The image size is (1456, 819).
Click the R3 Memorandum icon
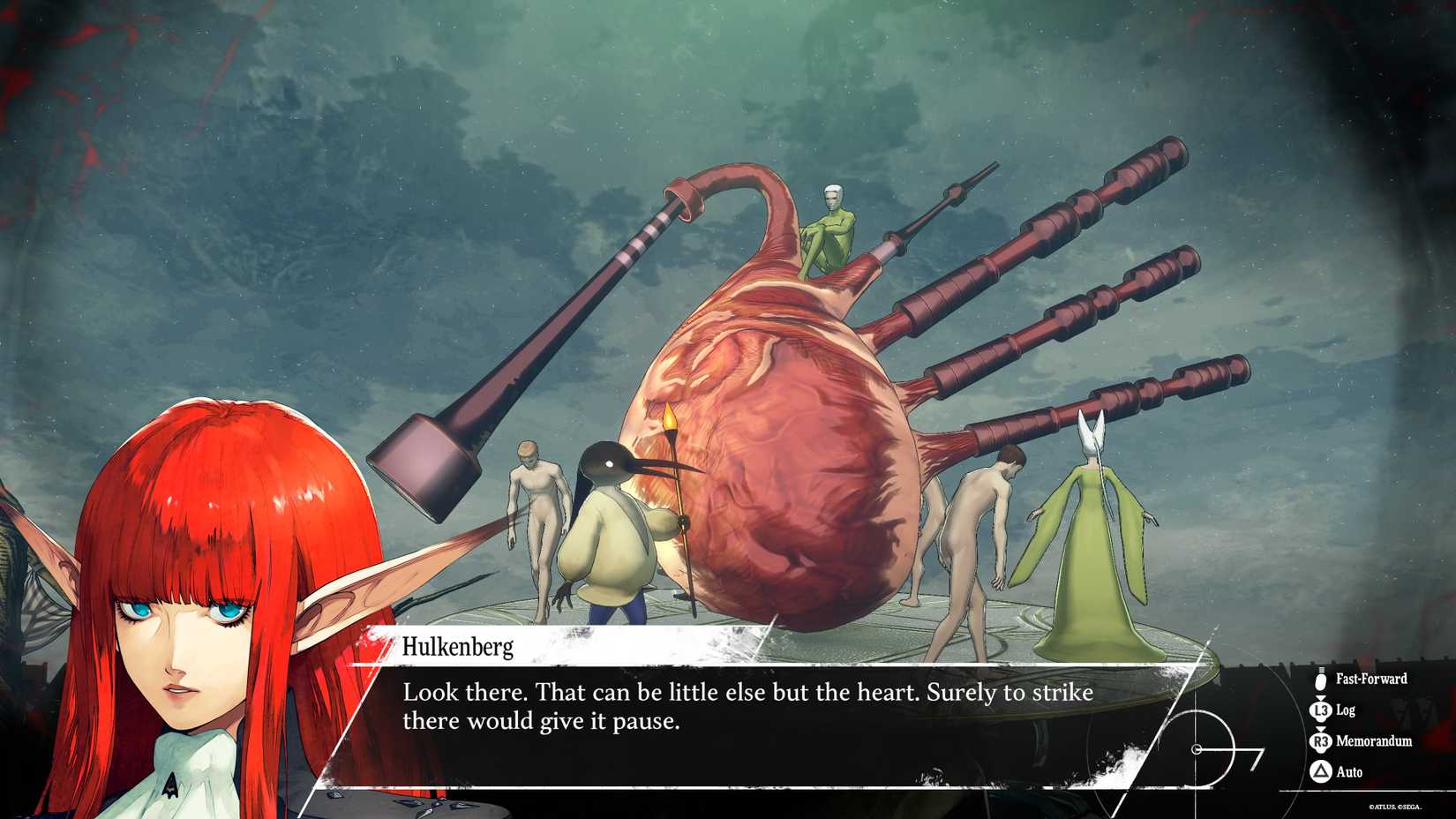(x=1321, y=740)
